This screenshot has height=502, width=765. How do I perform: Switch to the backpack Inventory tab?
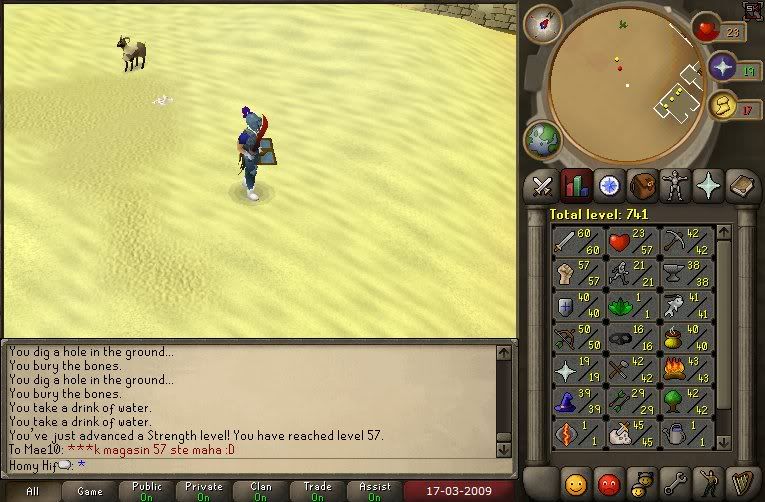642,186
